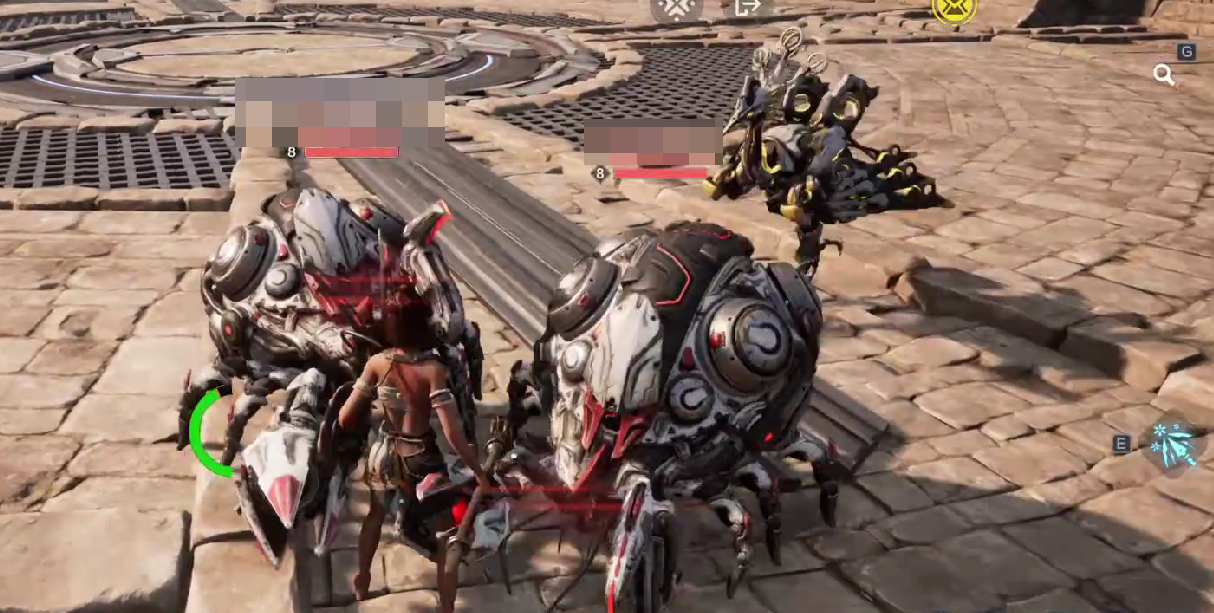Screen dimensions: 1214x613
Task: Open the exit door icon
Action: [x=747, y=8]
